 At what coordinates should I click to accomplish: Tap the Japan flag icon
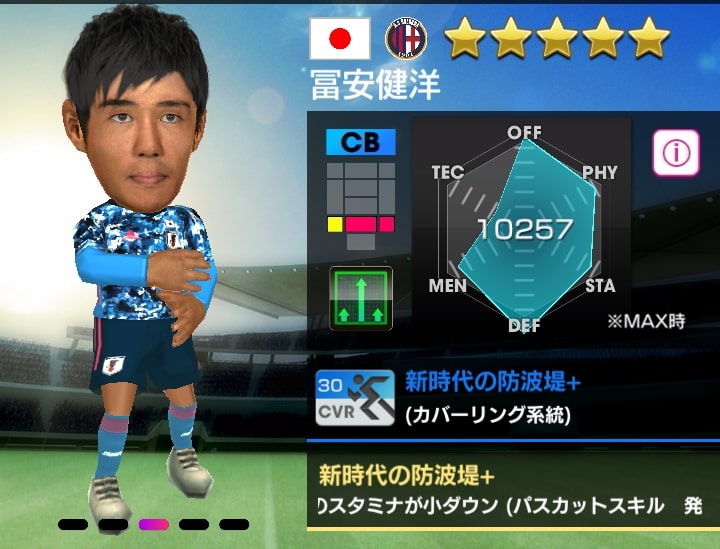click(341, 39)
